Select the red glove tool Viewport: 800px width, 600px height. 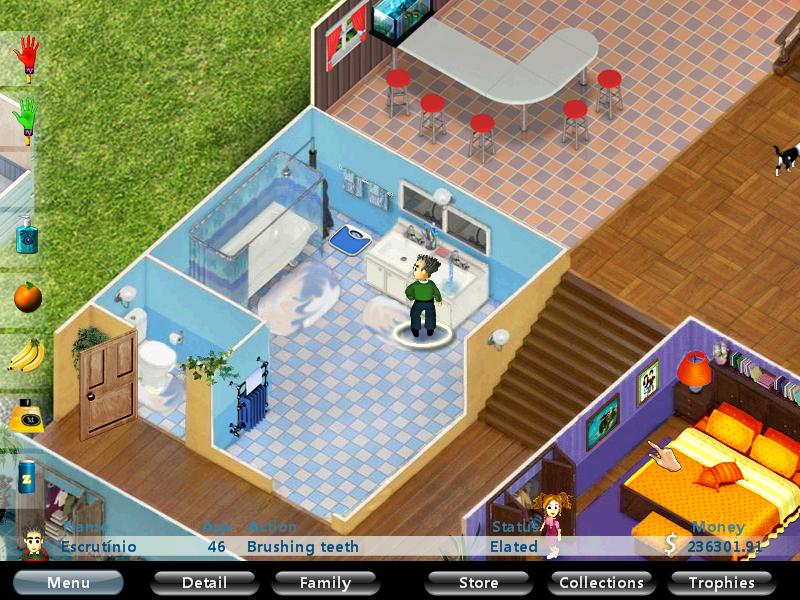pyautogui.click(x=27, y=59)
